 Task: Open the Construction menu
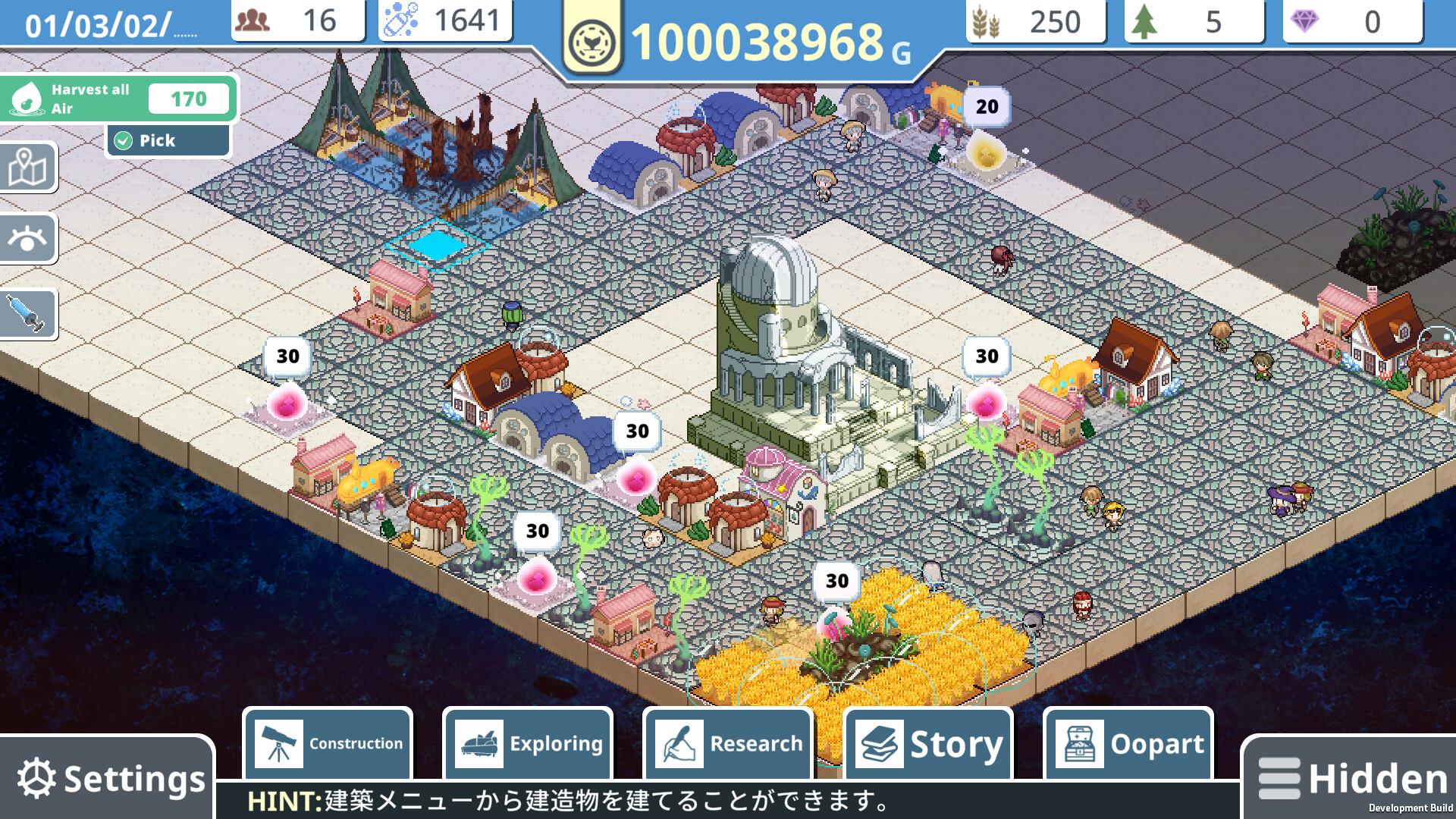[x=328, y=744]
